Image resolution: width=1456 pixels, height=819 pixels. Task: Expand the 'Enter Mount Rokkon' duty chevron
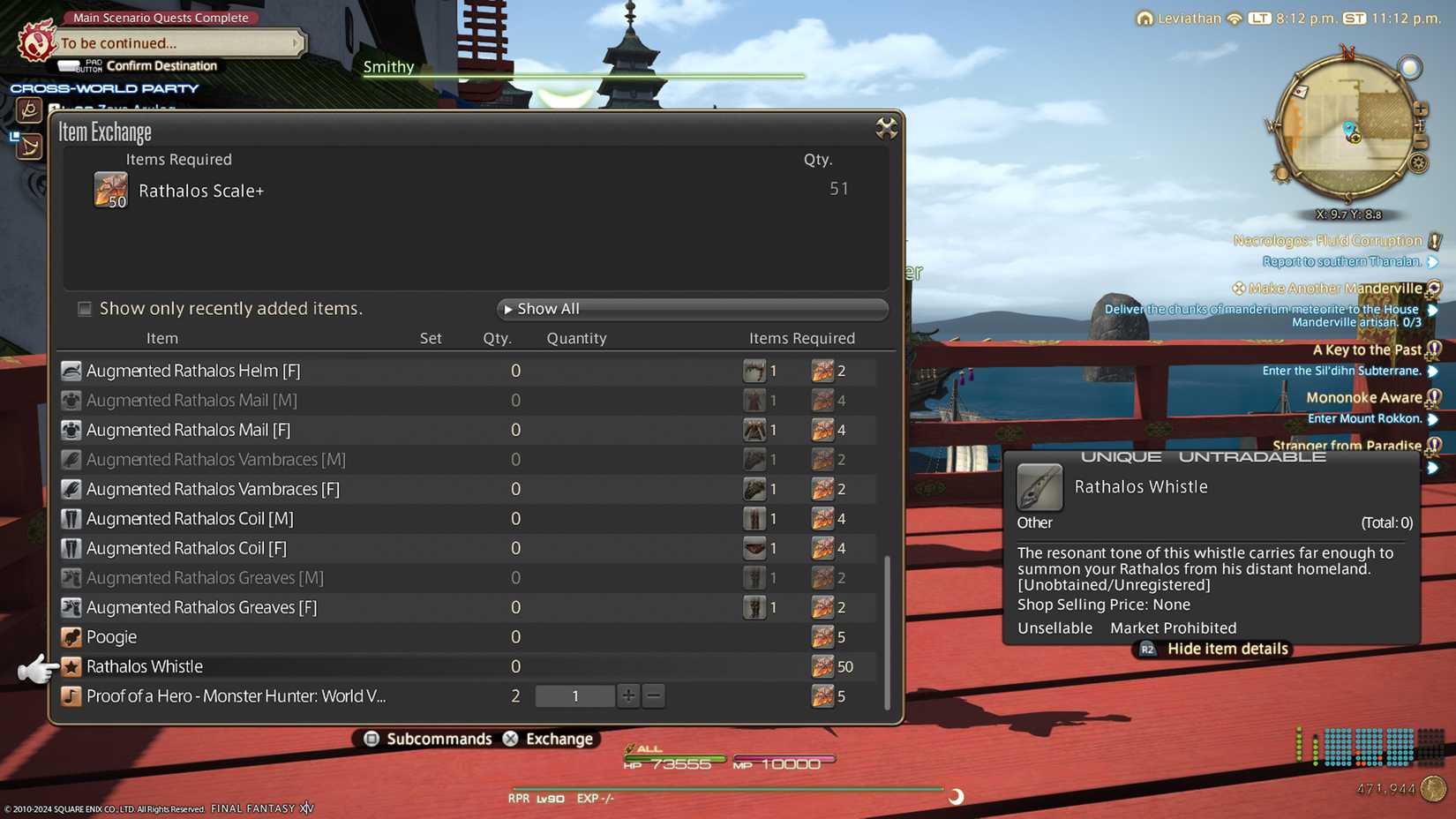(1432, 418)
